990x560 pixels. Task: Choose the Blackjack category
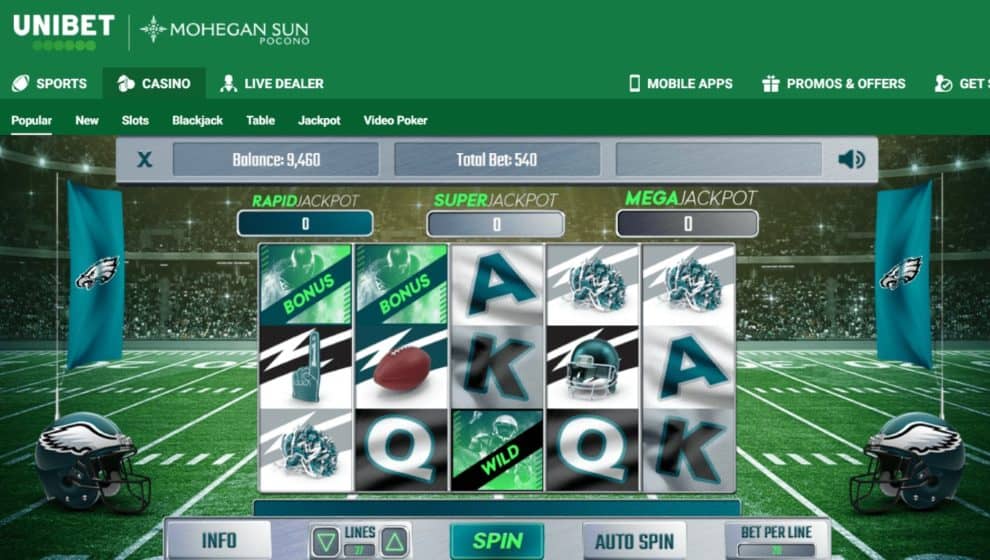pyautogui.click(x=197, y=120)
